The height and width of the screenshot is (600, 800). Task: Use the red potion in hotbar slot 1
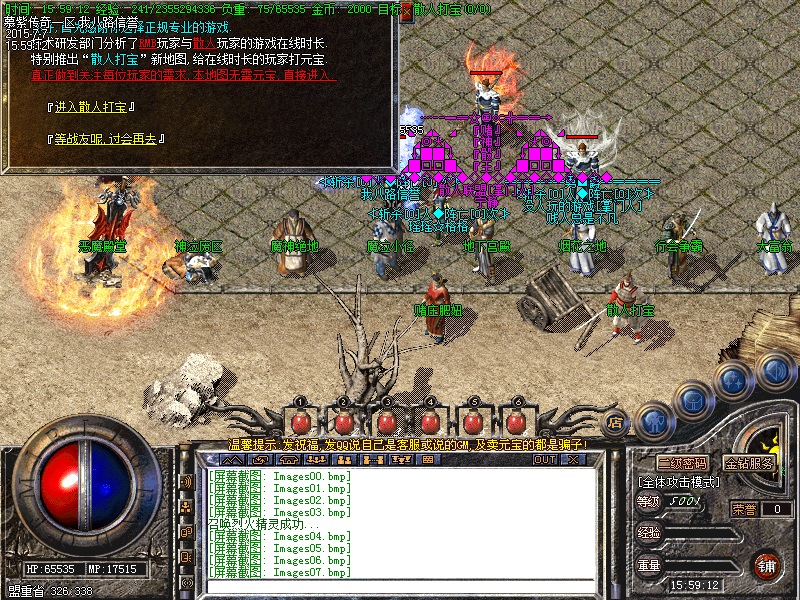click(299, 422)
